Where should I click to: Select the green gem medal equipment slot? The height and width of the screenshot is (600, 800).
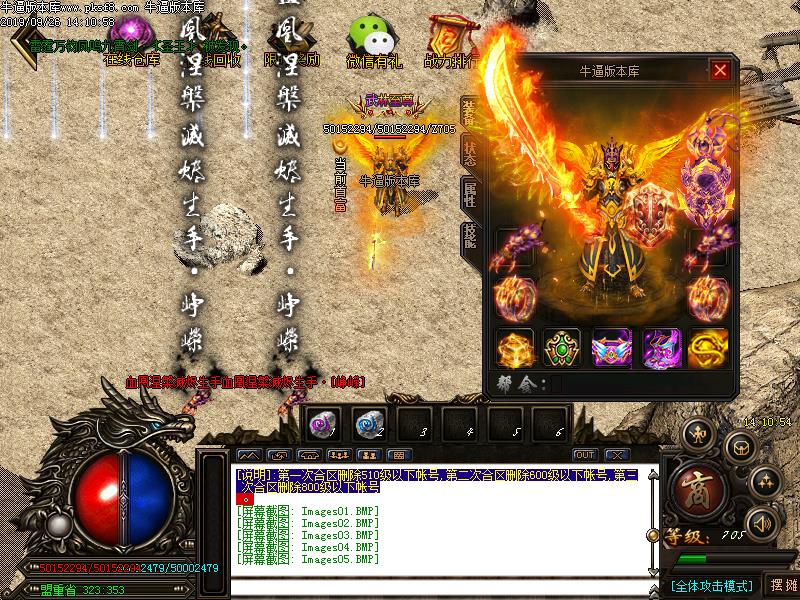[x=562, y=347]
